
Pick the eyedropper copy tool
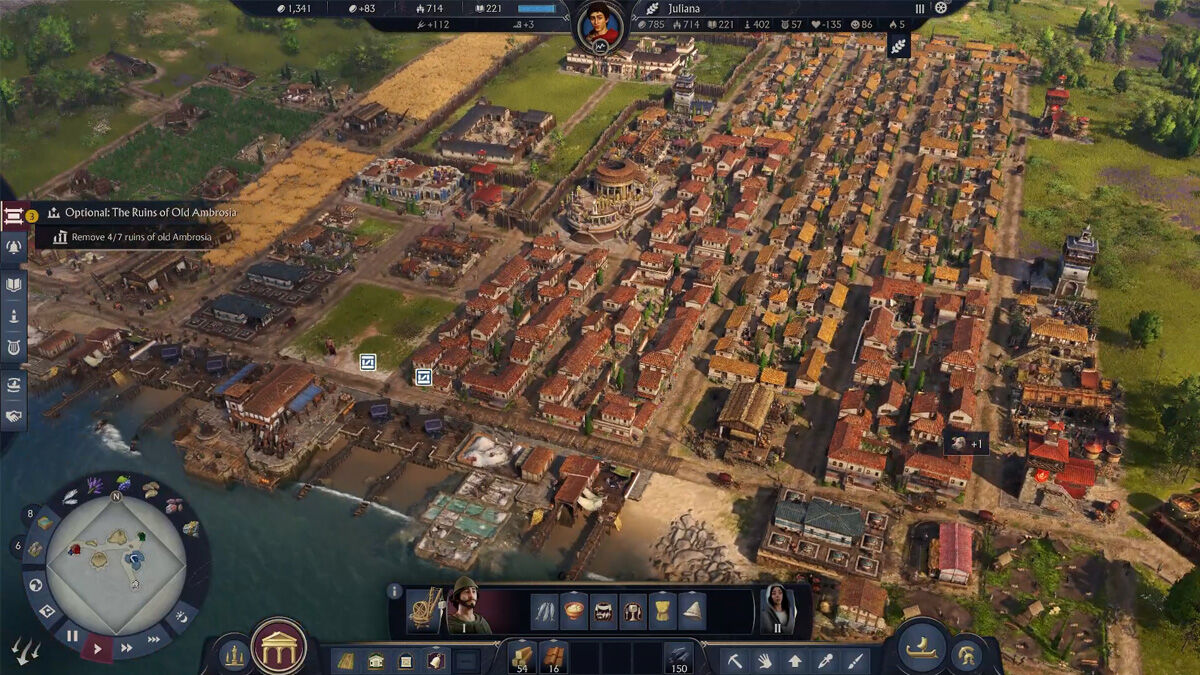pos(824,661)
